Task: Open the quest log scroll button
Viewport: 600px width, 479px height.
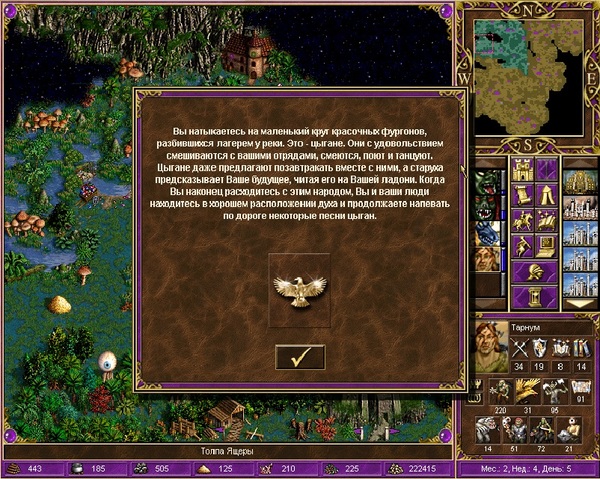Action: 522,193
